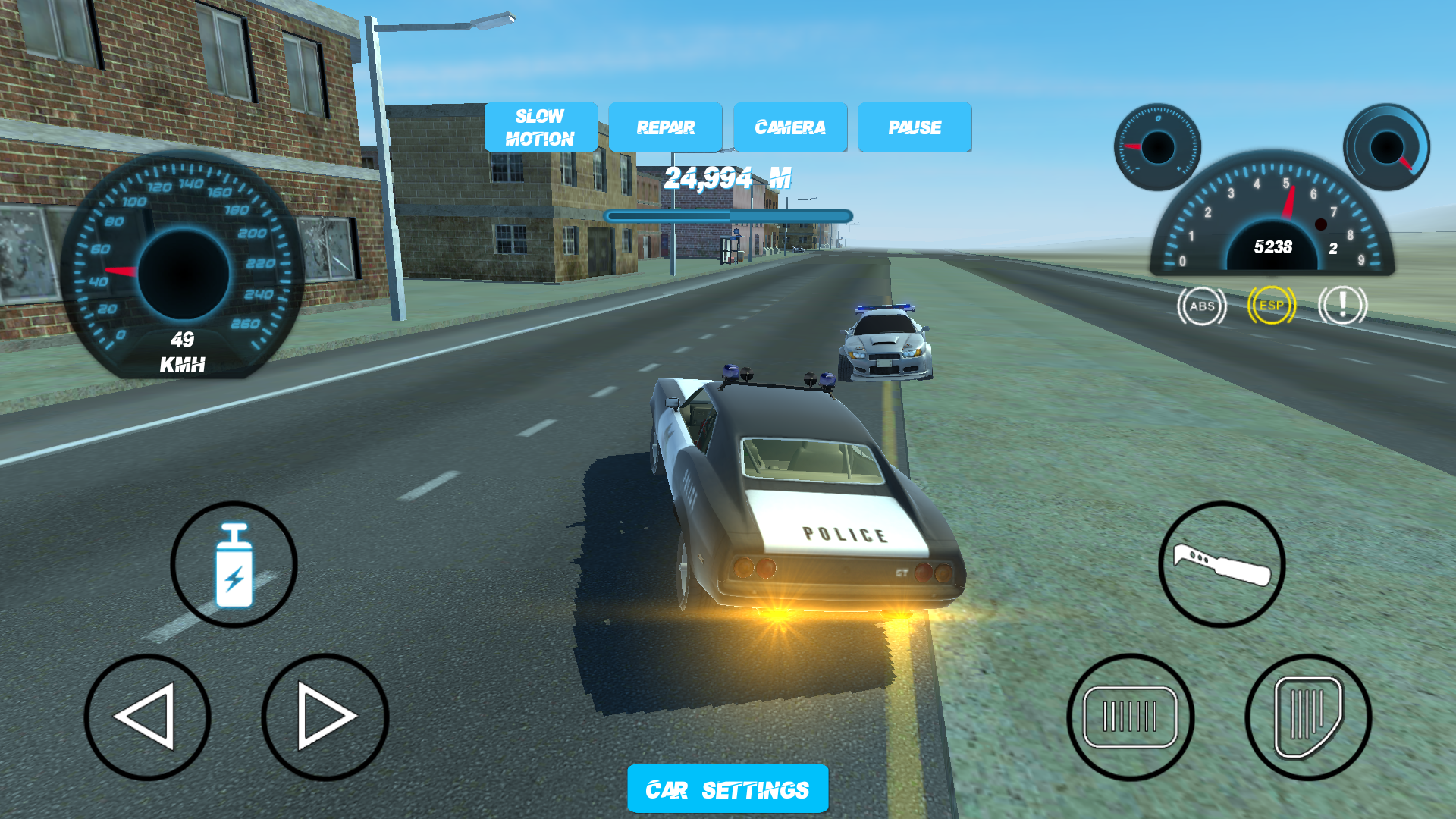Tap the small left fuel gauge
The width and height of the screenshot is (1456, 819).
pos(1158,146)
